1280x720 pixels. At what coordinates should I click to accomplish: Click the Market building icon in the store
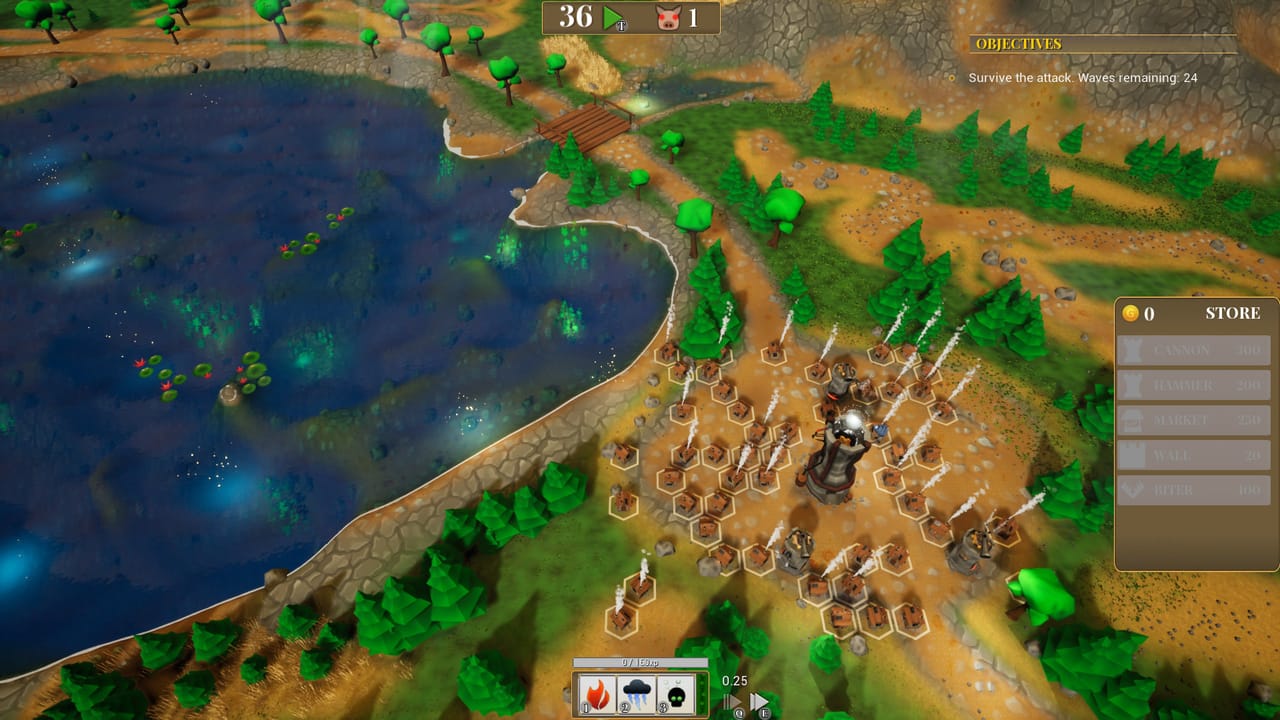click(1133, 420)
